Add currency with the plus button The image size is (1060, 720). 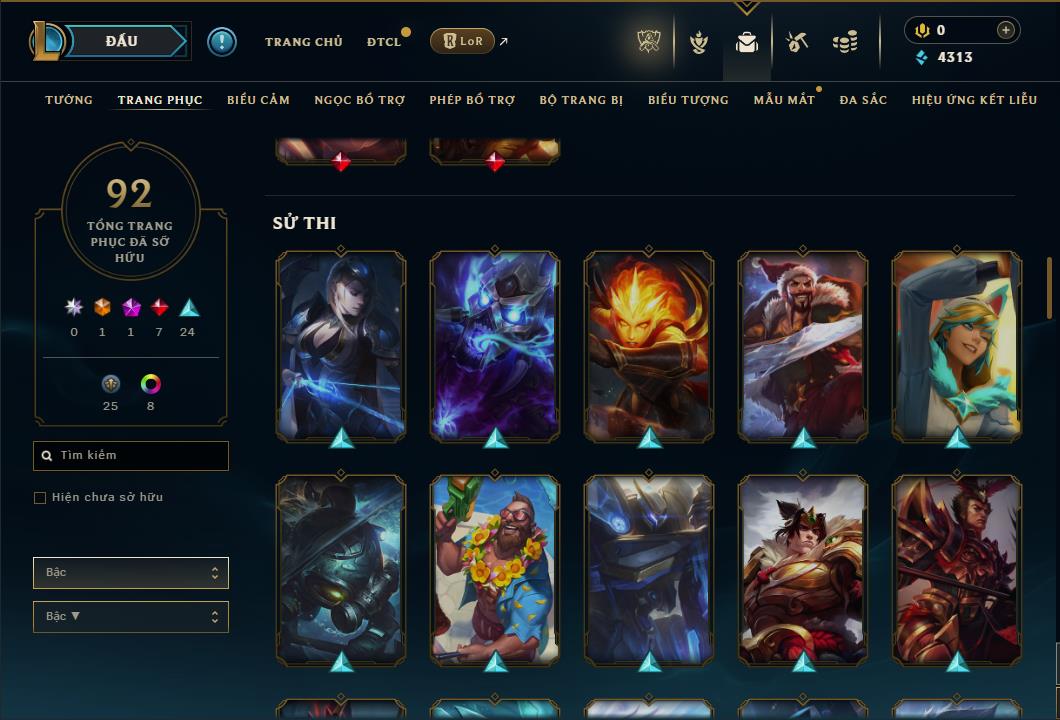coord(1005,31)
